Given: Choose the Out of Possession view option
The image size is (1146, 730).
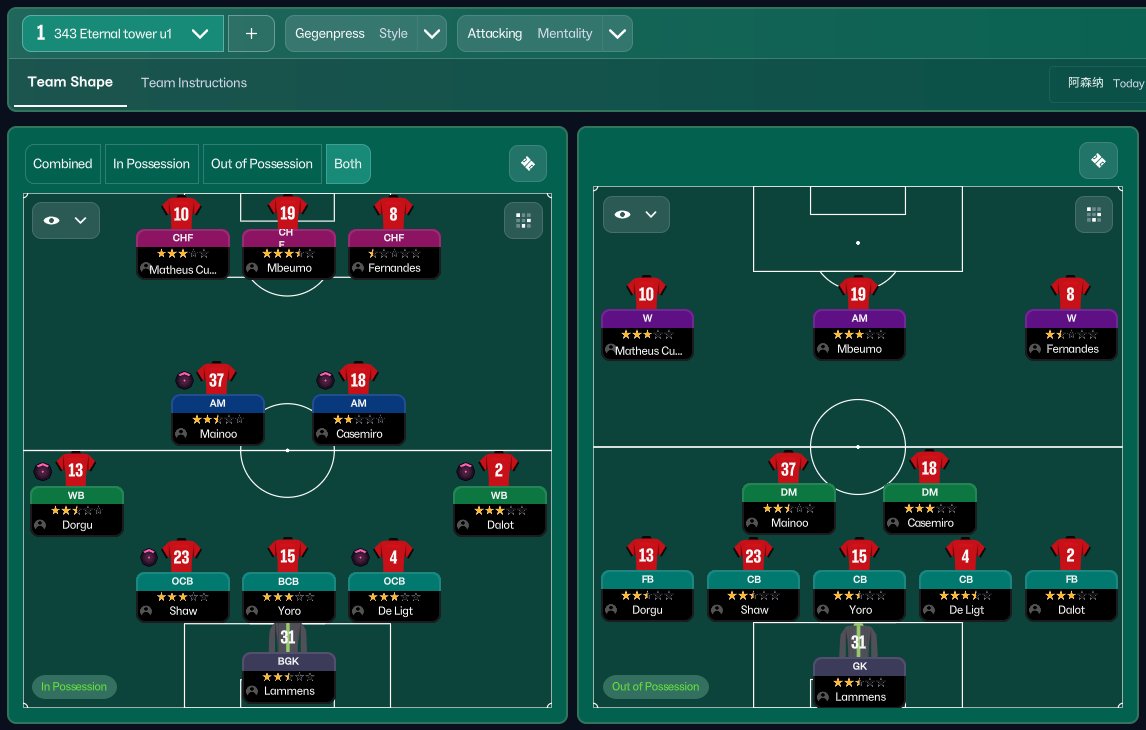Looking at the screenshot, I should coord(262,164).
